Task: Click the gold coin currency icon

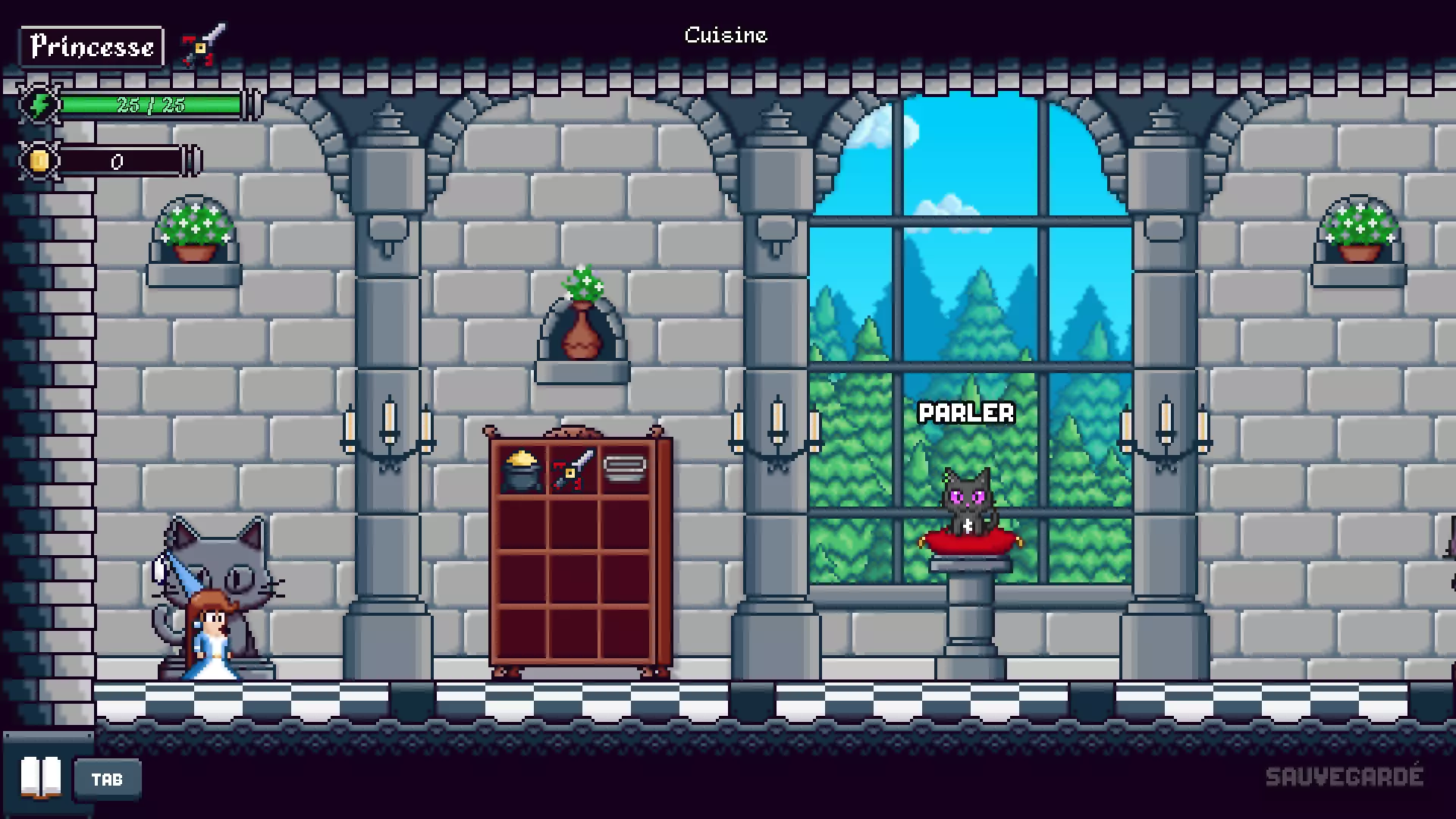Action: (x=38, y=160)
